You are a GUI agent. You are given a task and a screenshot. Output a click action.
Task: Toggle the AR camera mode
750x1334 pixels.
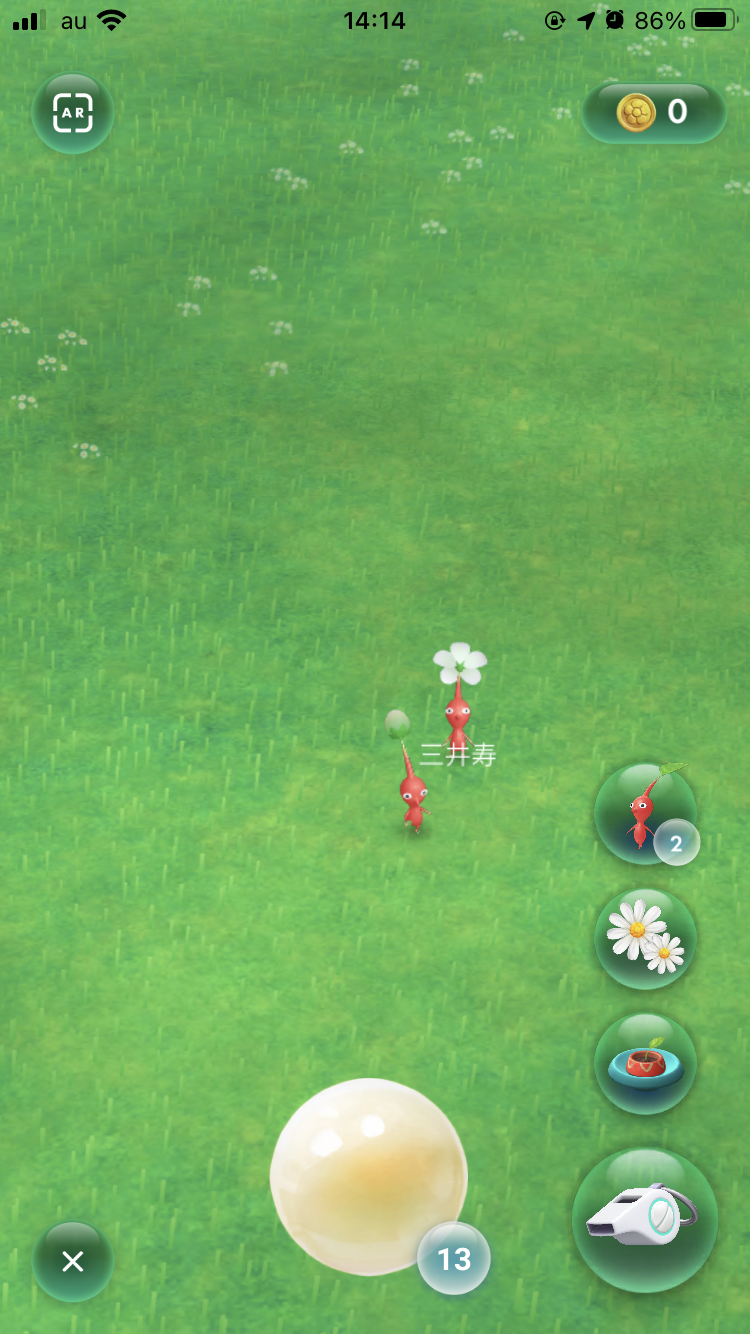73,113
